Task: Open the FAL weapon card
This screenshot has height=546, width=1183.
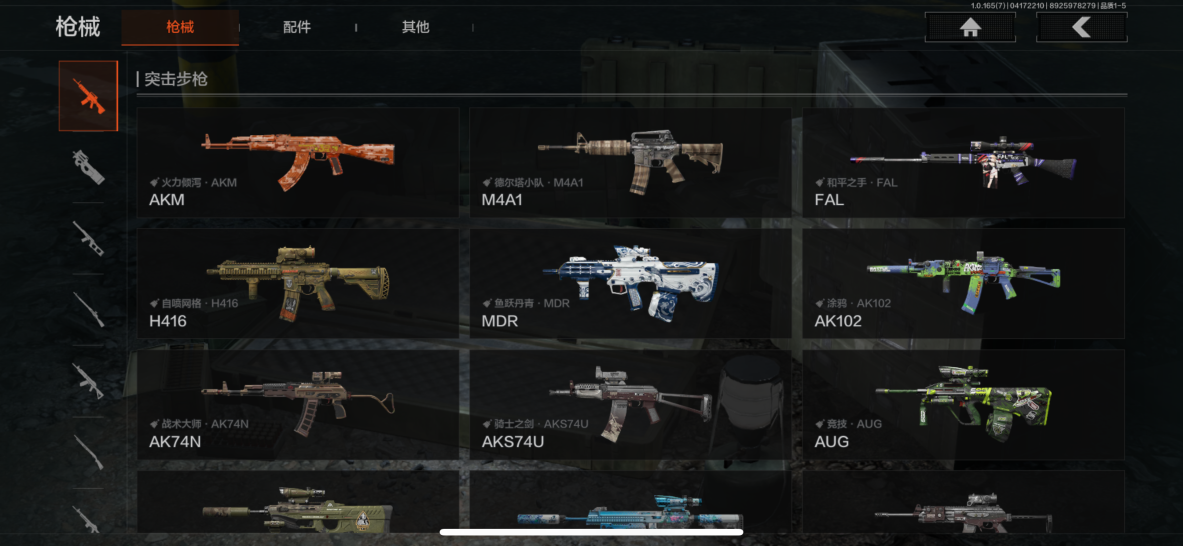Action: (963, 162)
